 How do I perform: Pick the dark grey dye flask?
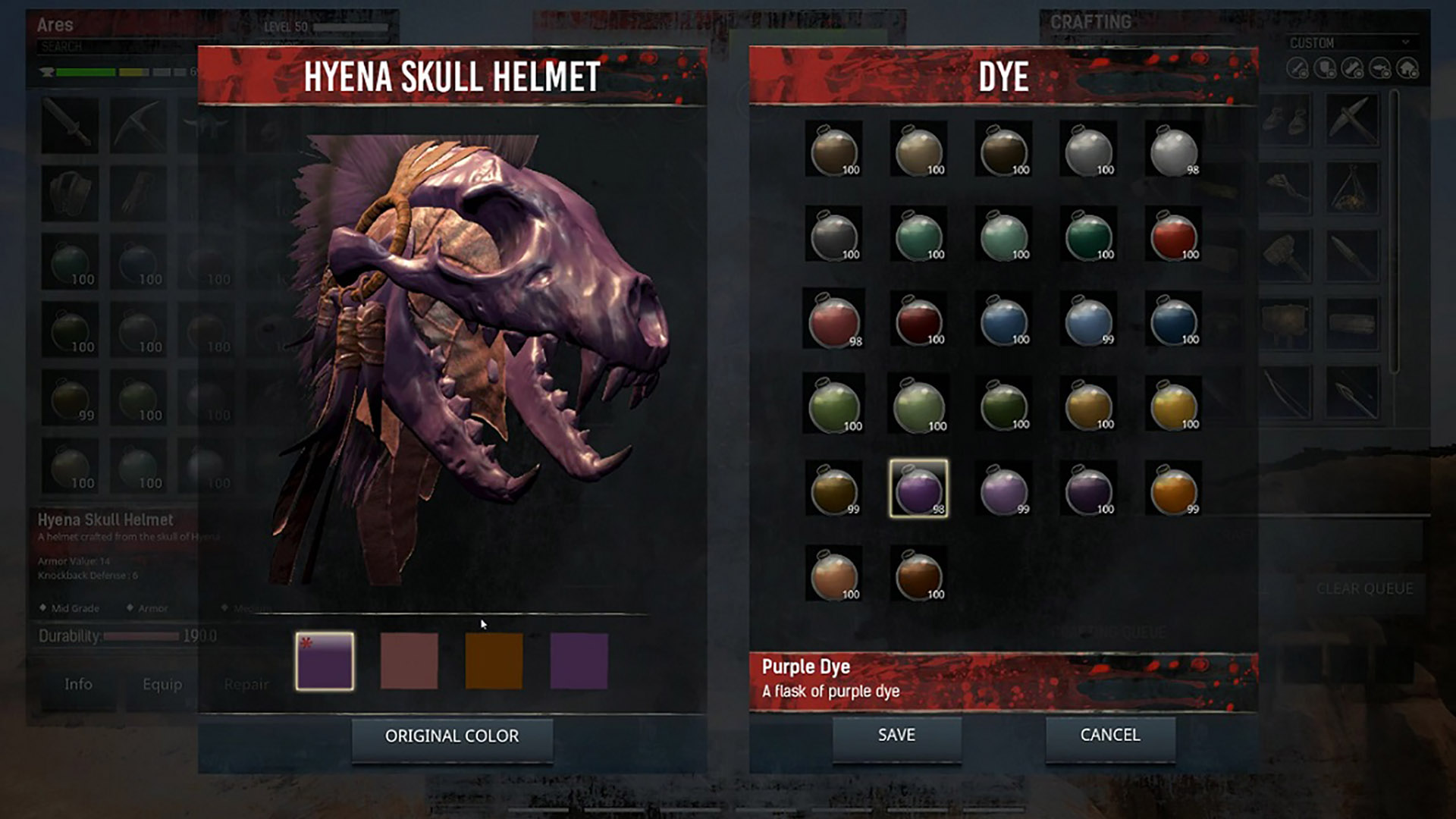tap(833, 235)
